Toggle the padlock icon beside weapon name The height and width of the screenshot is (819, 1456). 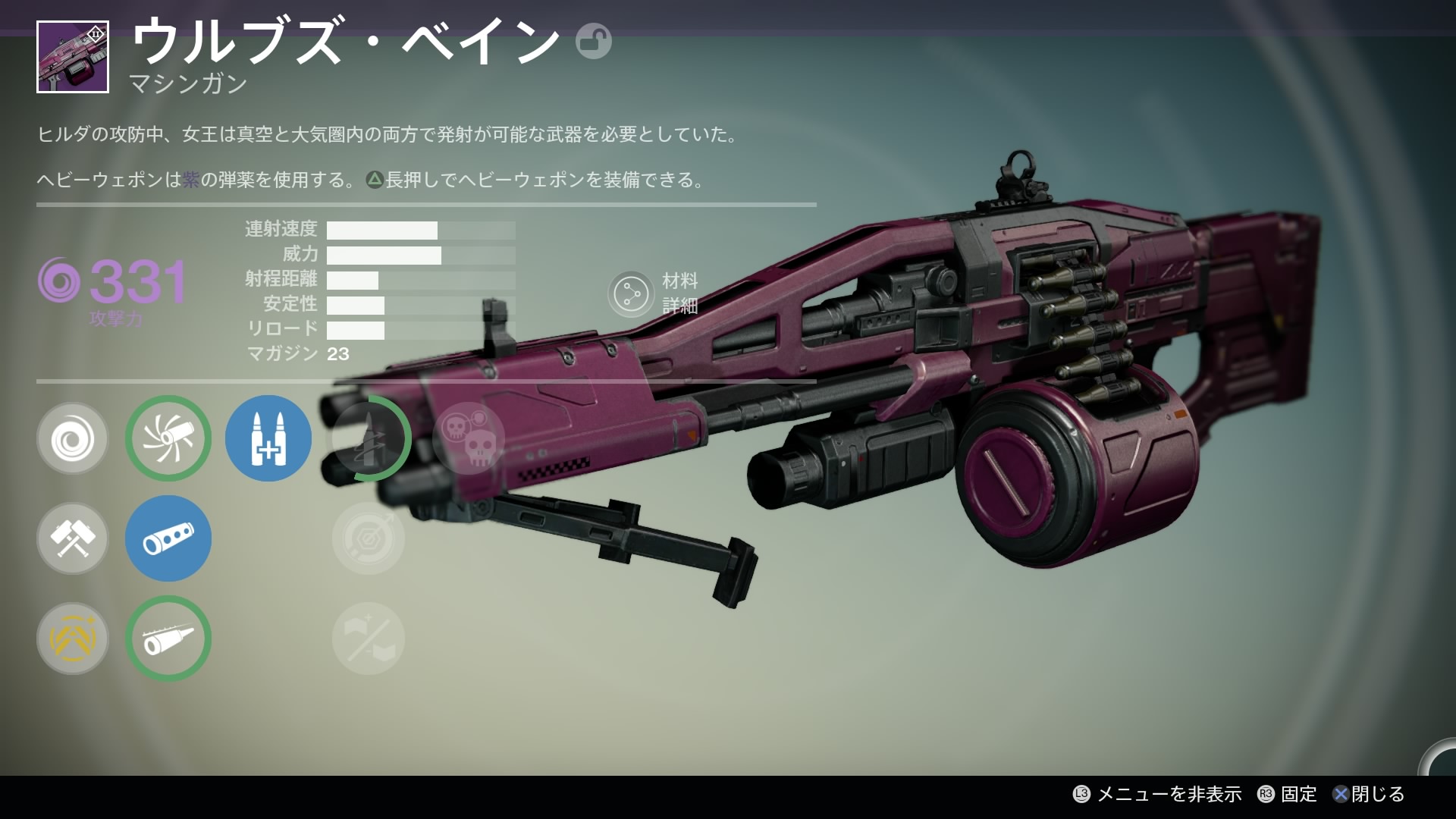click(x=593, y=41)
